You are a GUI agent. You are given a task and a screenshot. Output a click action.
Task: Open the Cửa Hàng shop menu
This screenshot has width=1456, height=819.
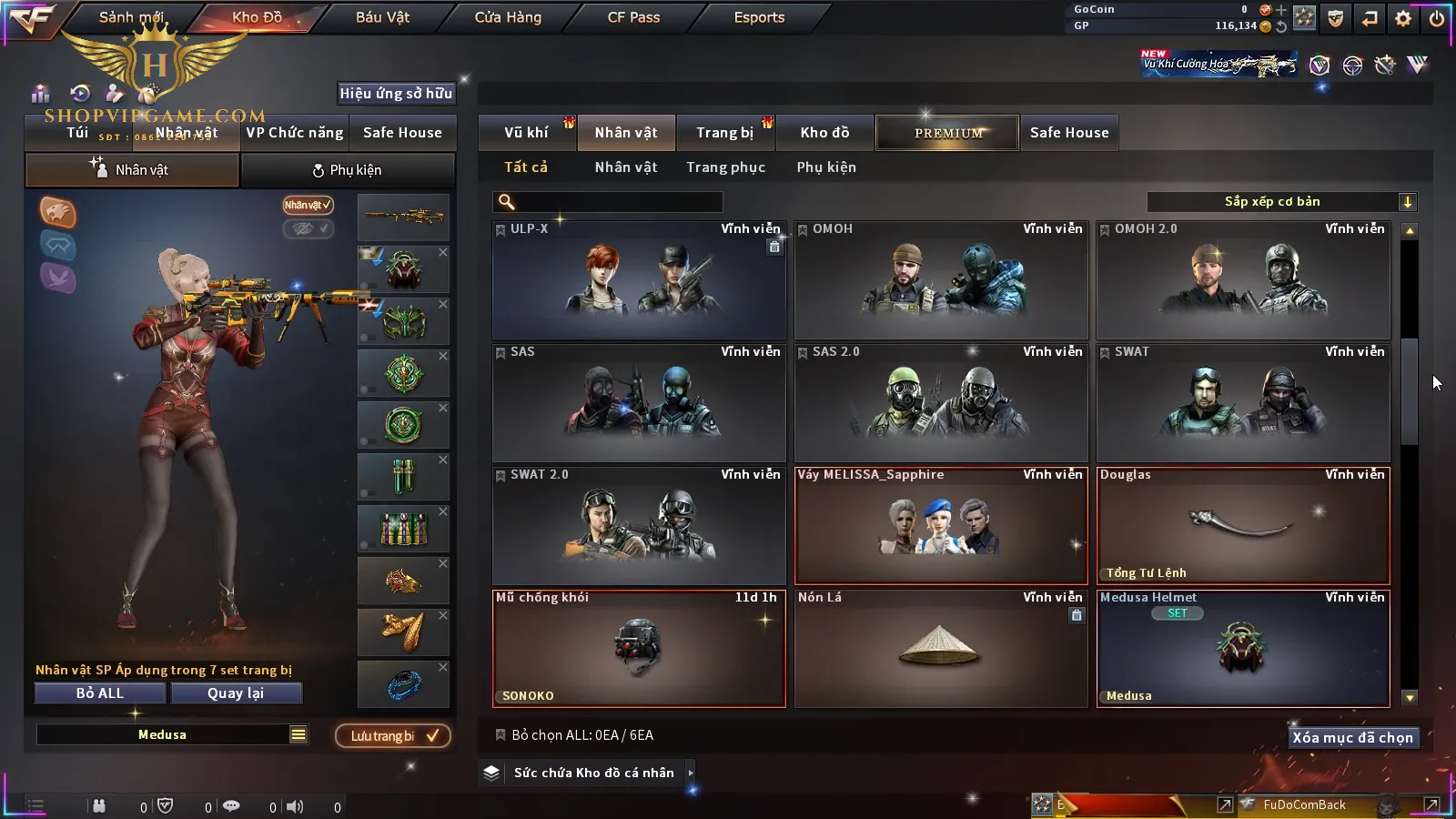click(508, 17)
